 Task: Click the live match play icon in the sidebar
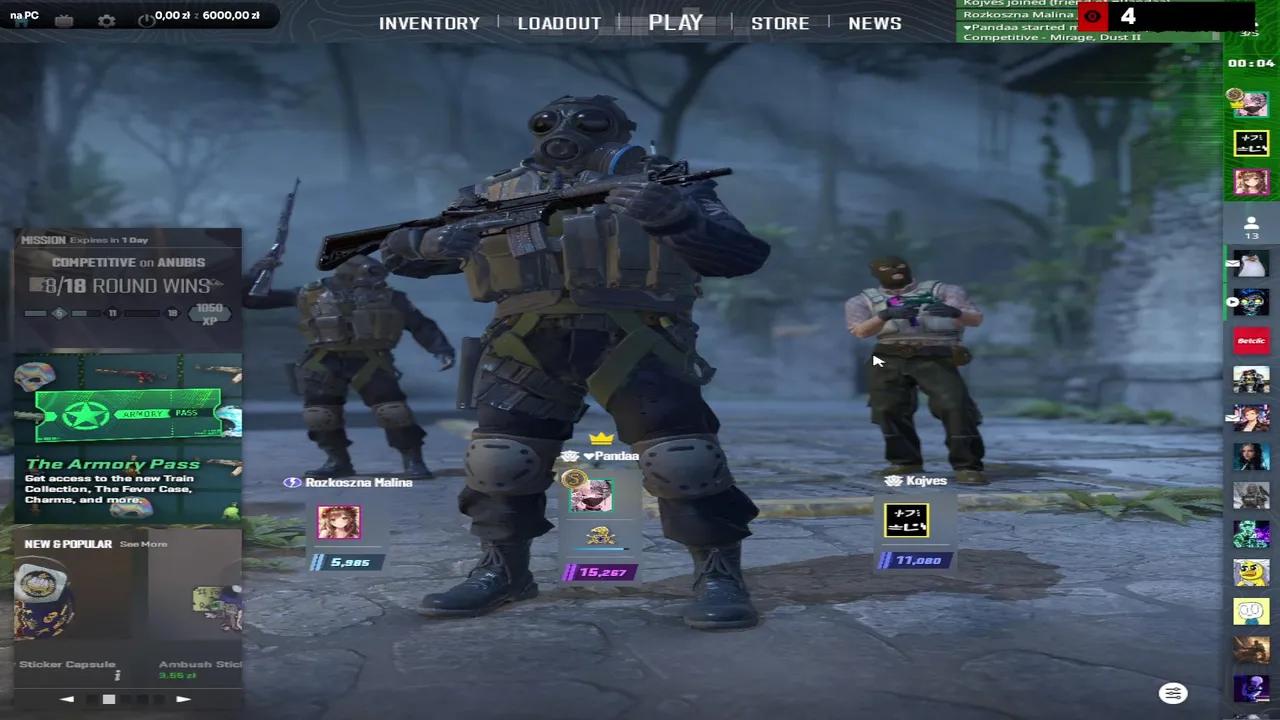click(1231, 302)
